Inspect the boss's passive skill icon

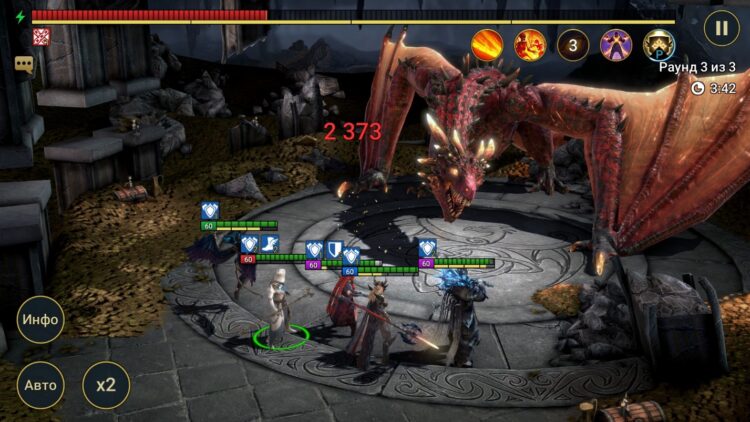click(x=659, y=45)
